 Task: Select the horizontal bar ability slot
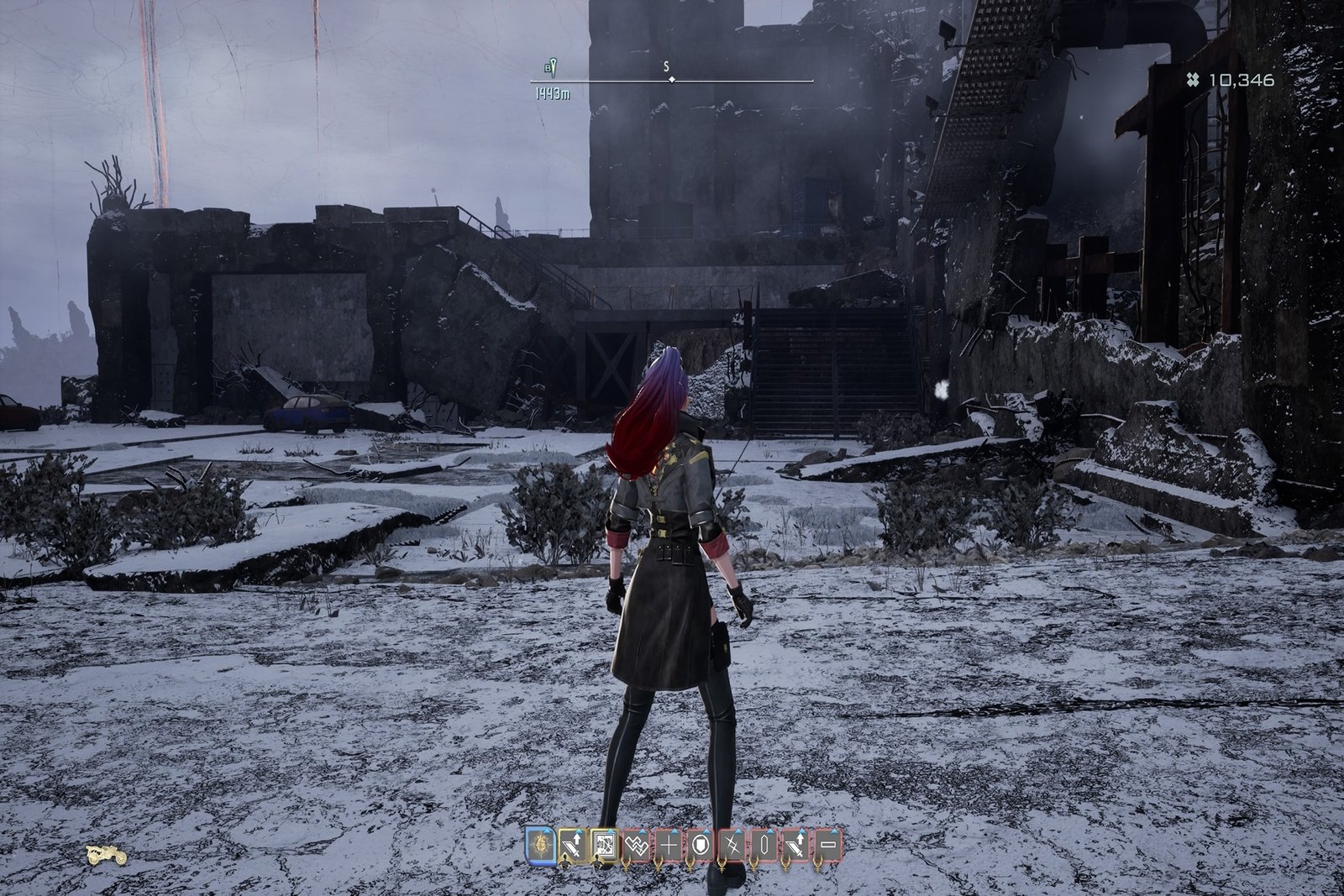tap(828, 846)
